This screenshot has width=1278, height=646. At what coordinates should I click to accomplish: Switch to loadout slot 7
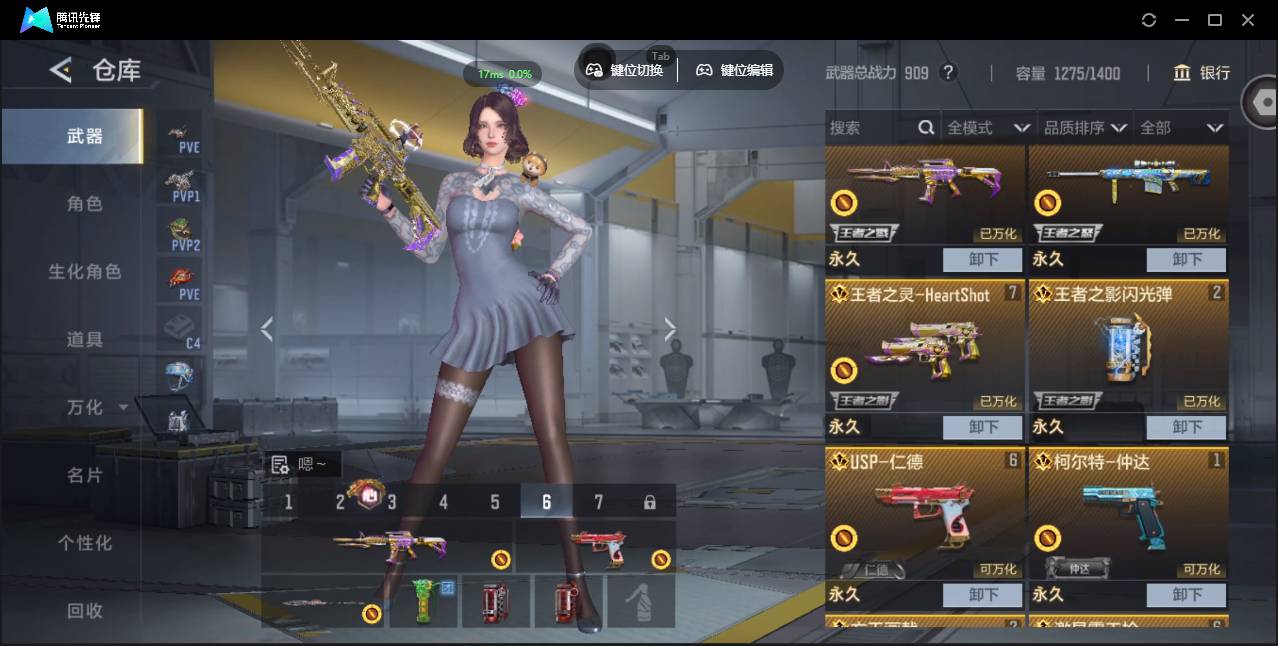[x=598, y=502]
